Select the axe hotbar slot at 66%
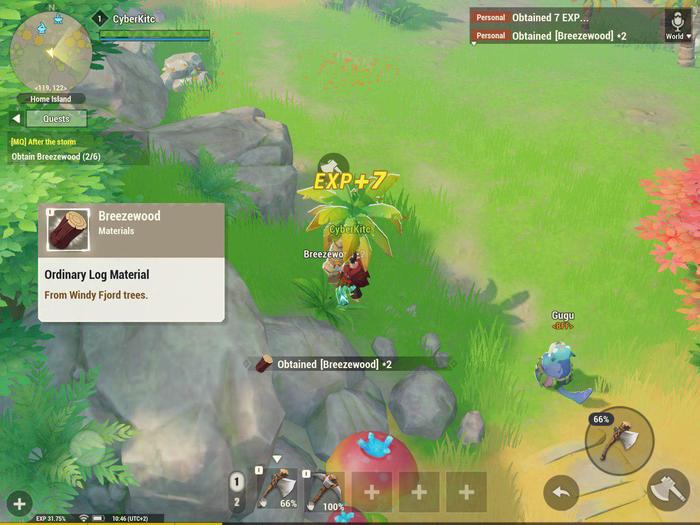The width and height of the screenshot is (700, 525). pyautogui.click(x=277, y=490)
